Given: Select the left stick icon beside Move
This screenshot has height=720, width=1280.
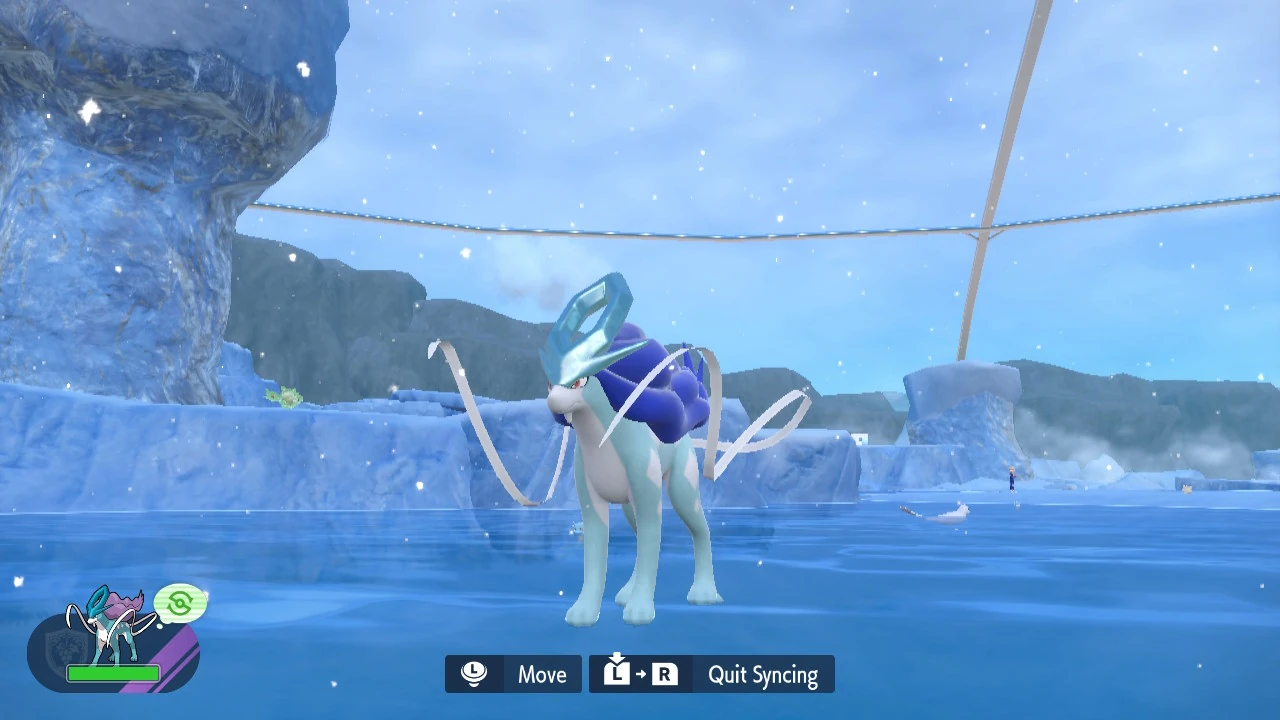Looking at the screenshot, I should click(x=474, y=673).
